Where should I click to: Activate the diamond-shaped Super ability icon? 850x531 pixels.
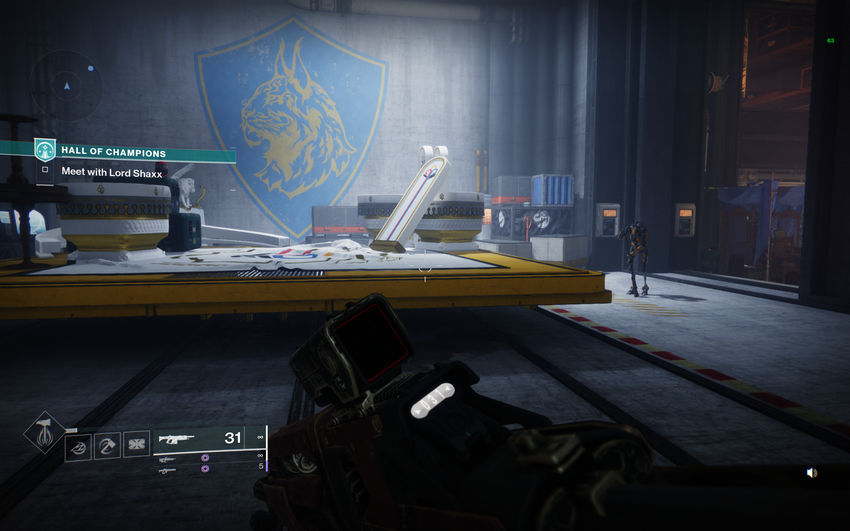click(44, 433)
